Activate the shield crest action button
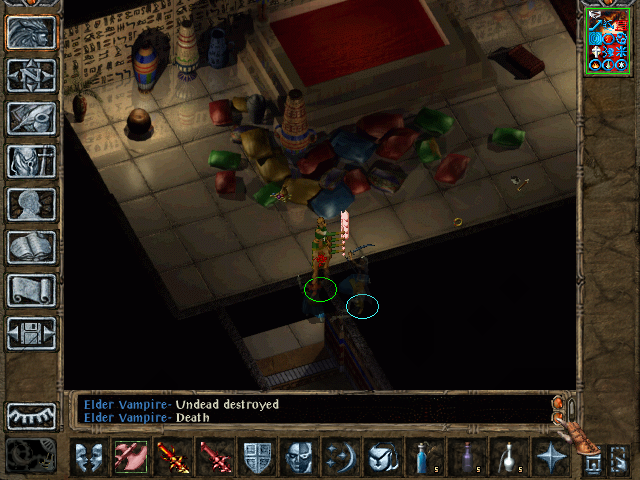640x480 pixels. [257, 457]
